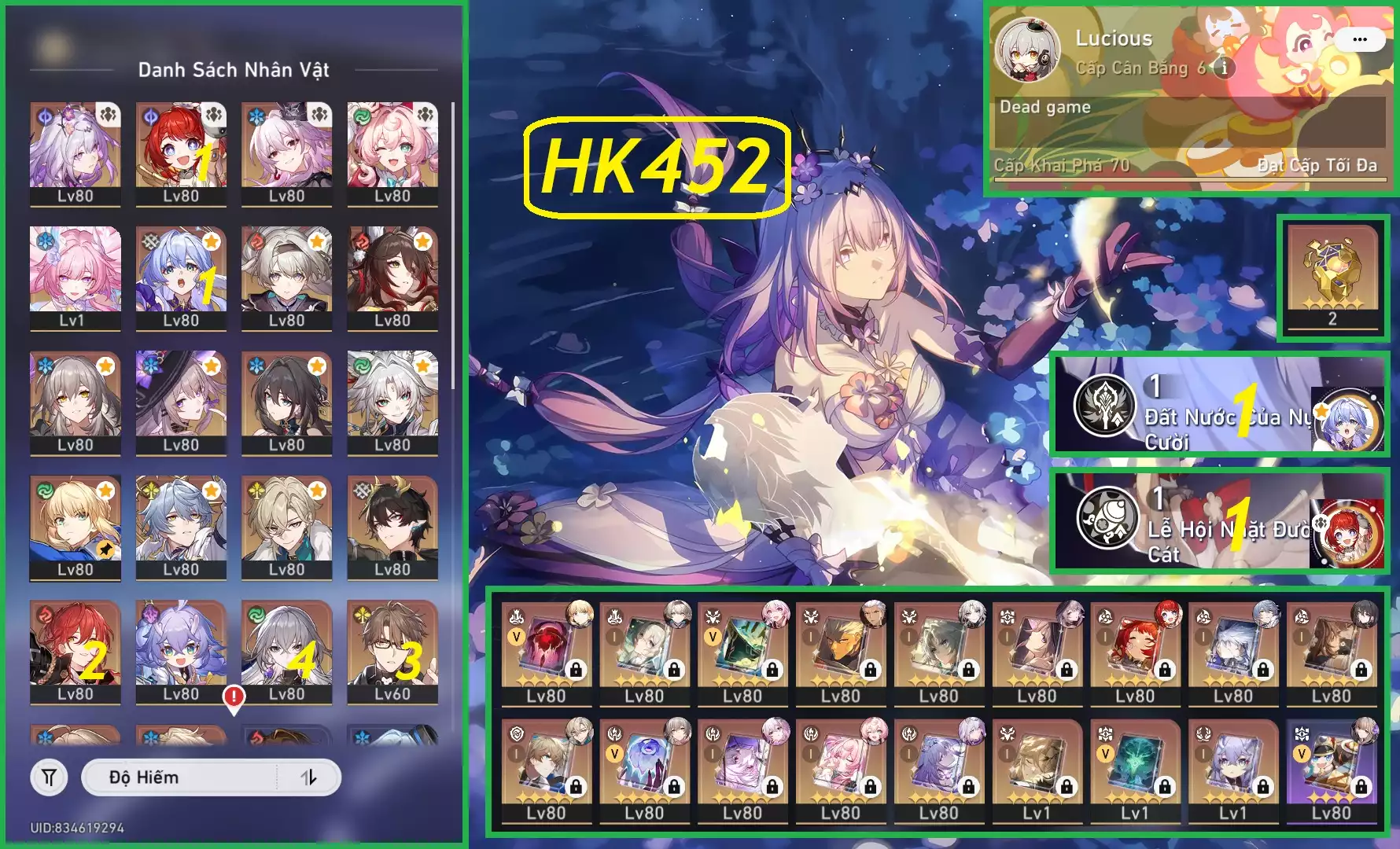Open the Đất Nước Của Nụ Cười entry
1400x849 pixels.
[1219, 406]
